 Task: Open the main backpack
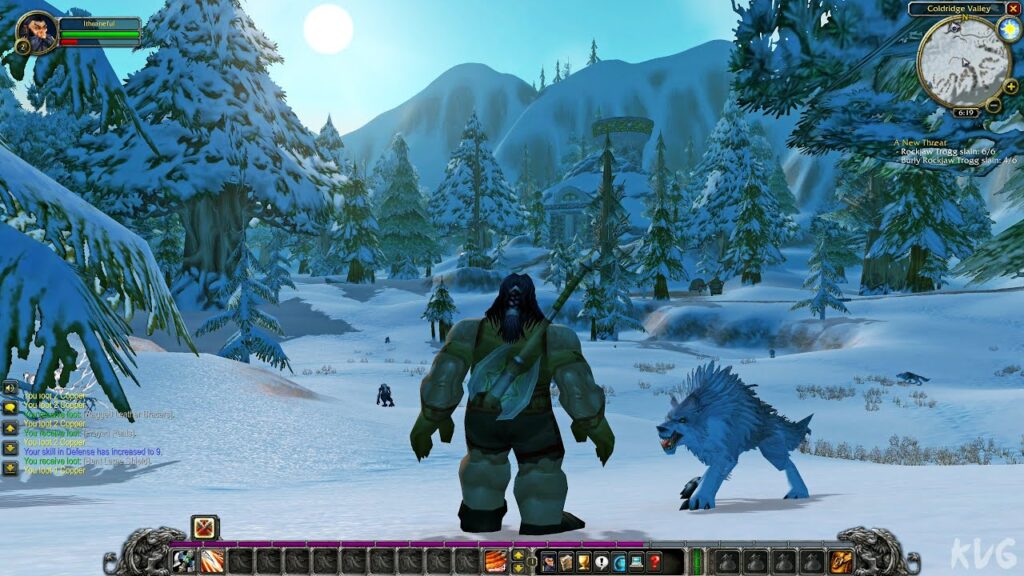[840, 561]
